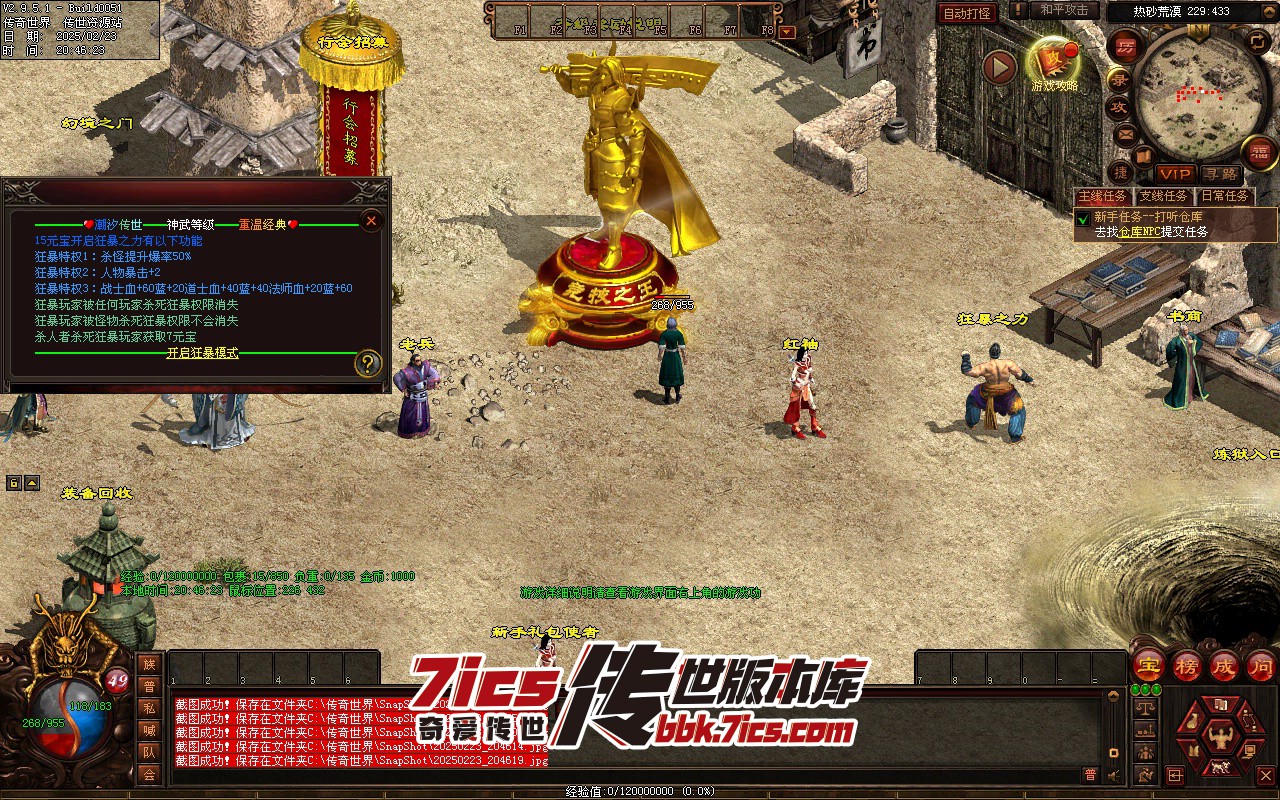The width and height of the screenshot is (1280, 800).
Task: Activate the 寻路 pathfinding button
Action: click(x=1219, y=174)
